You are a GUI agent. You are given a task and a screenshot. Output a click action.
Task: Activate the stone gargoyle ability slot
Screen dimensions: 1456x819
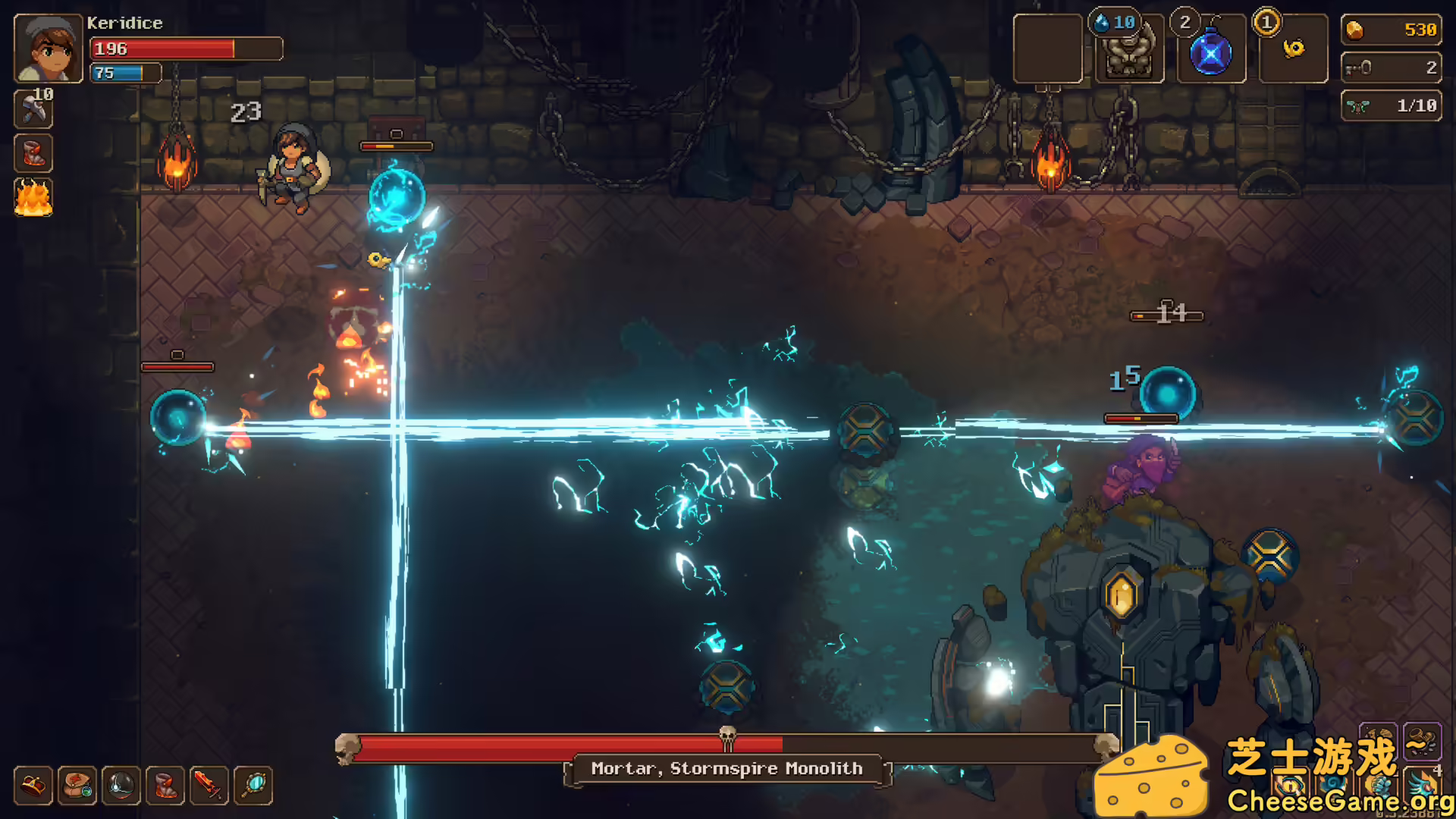point(1130,50)
